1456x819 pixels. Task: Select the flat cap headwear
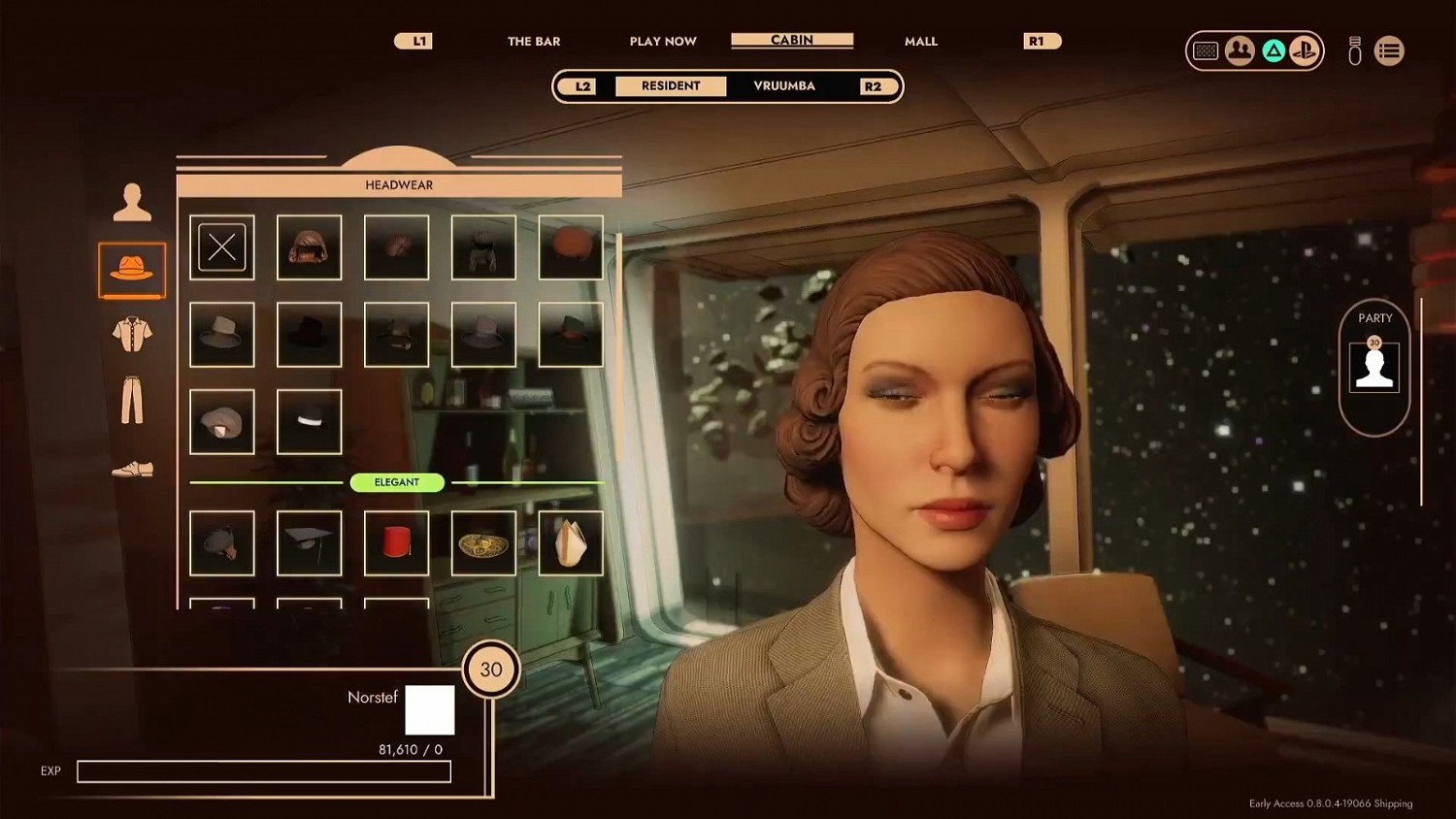point(222,422)
